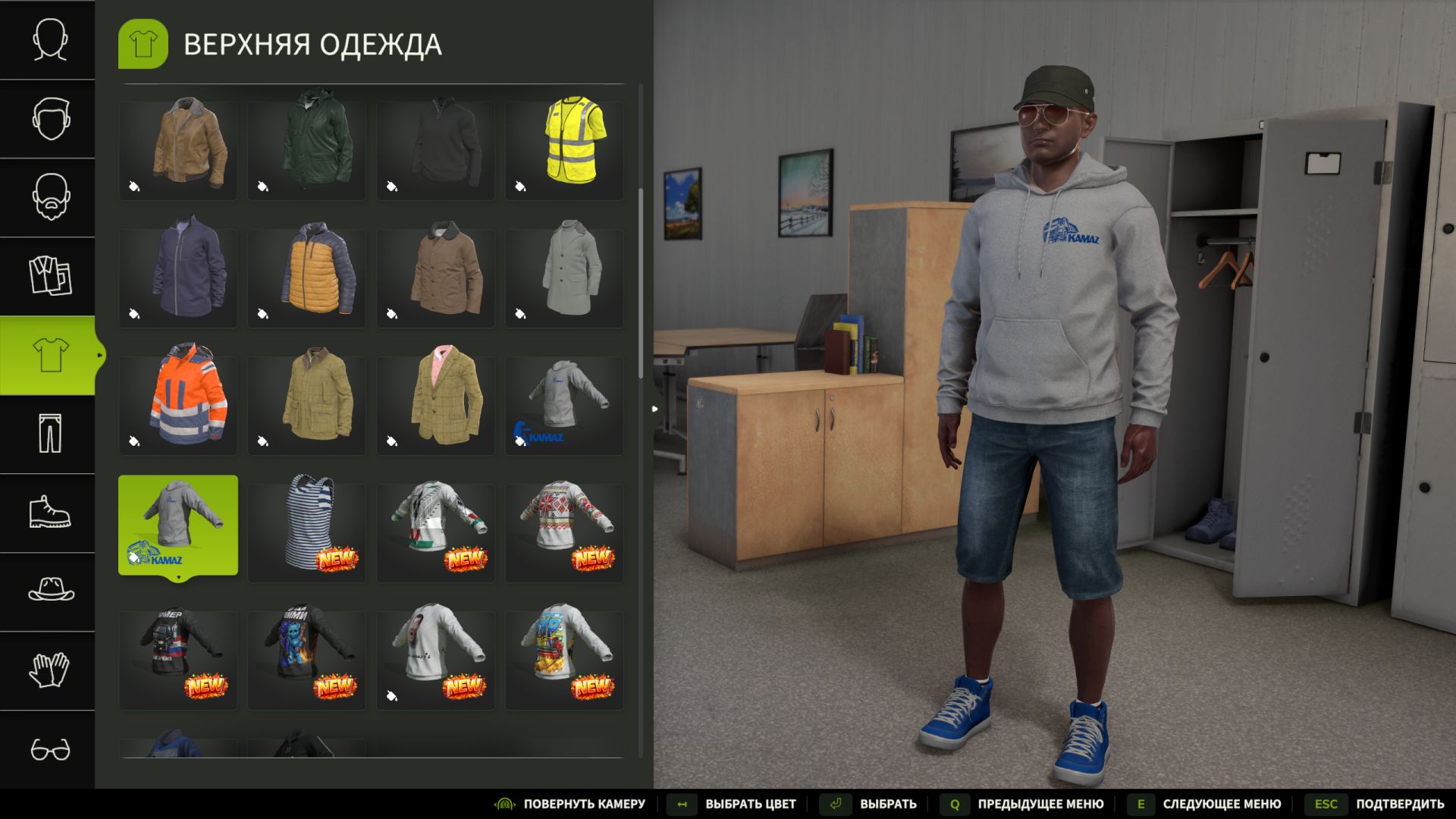The width and height of the screenshot is (1456, 819).
Task: Choose the striped sailor shirt marked NEW
Action: (306, 523)
